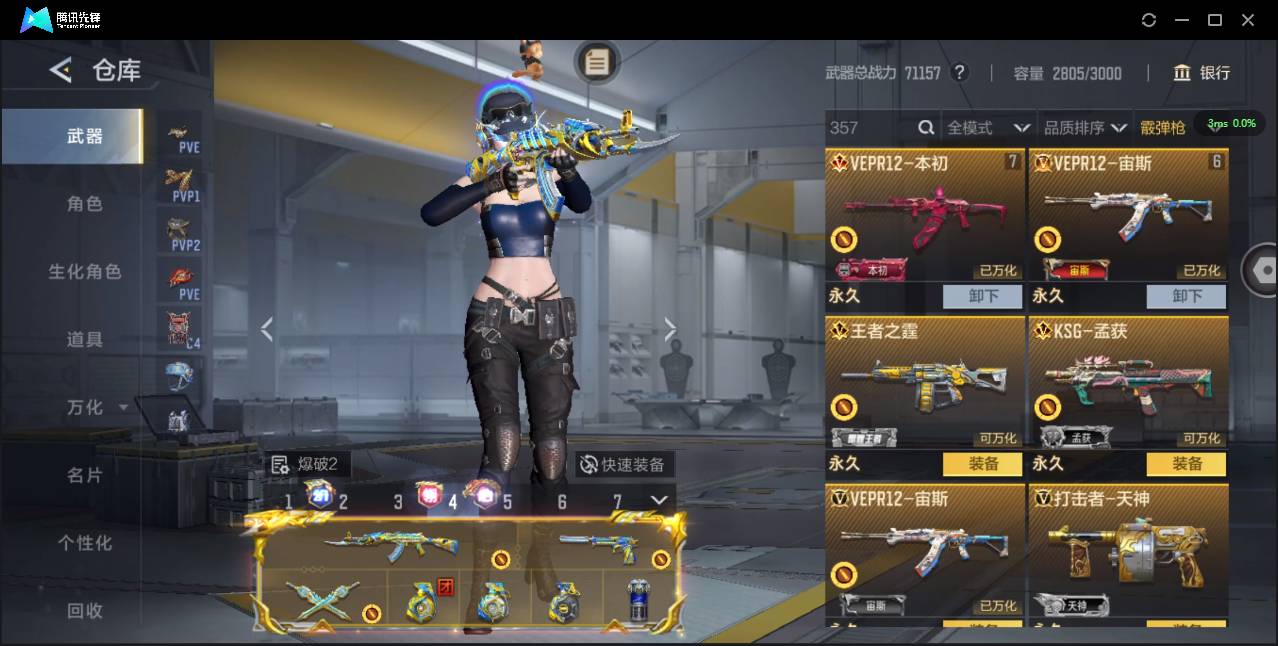Select the 道具 items tab
The height and width of the screenshot is (646, 1278).
[85, 340]
